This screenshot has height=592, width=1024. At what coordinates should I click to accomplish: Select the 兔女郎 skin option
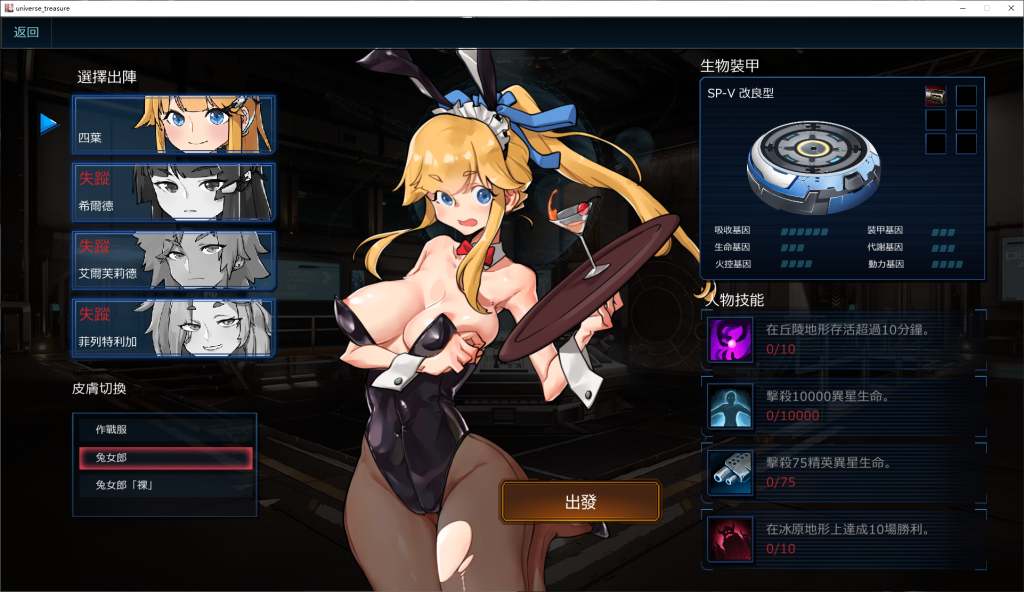coord(165,458)
